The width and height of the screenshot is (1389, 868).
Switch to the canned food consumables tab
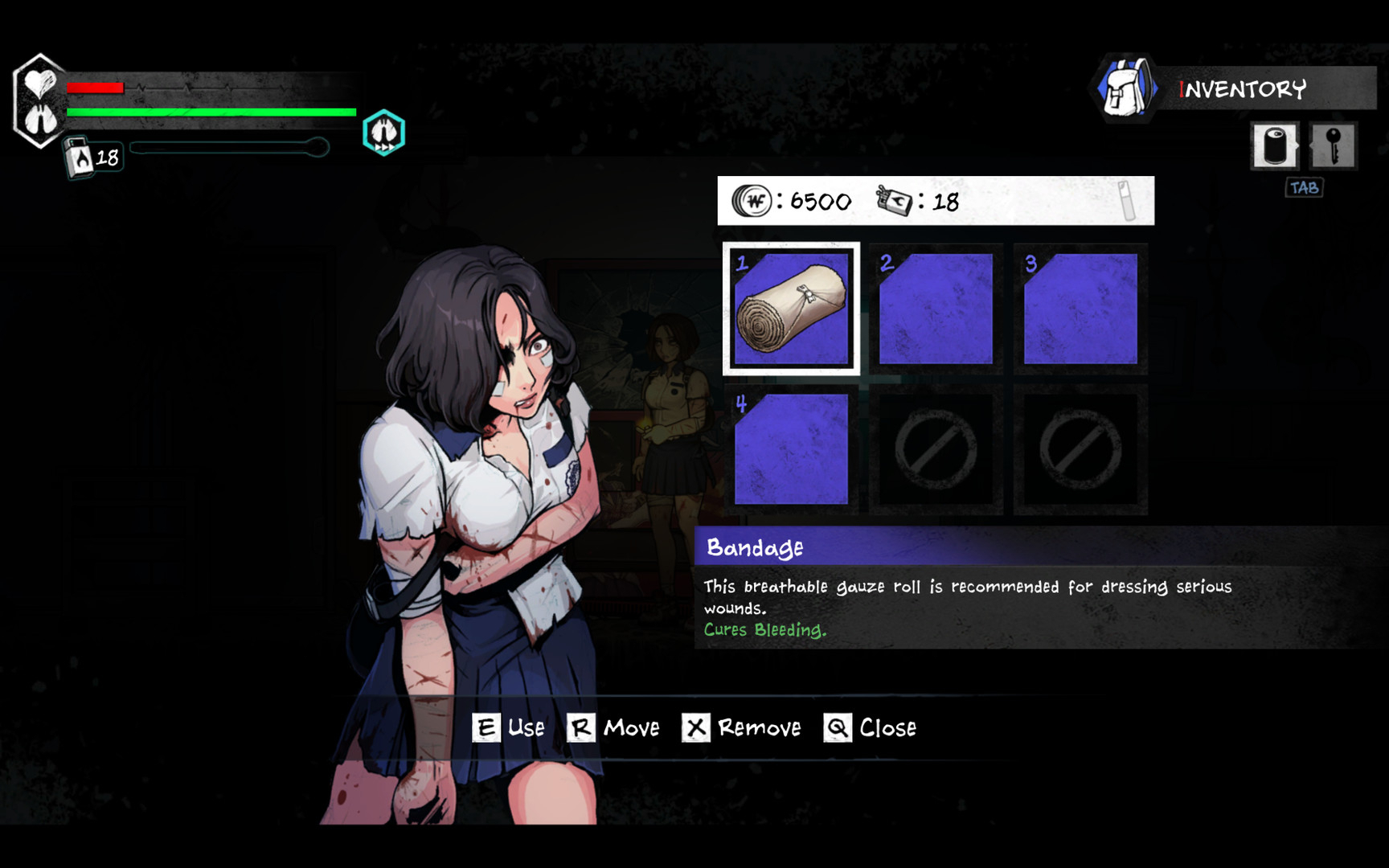(x=1274, y=147)
